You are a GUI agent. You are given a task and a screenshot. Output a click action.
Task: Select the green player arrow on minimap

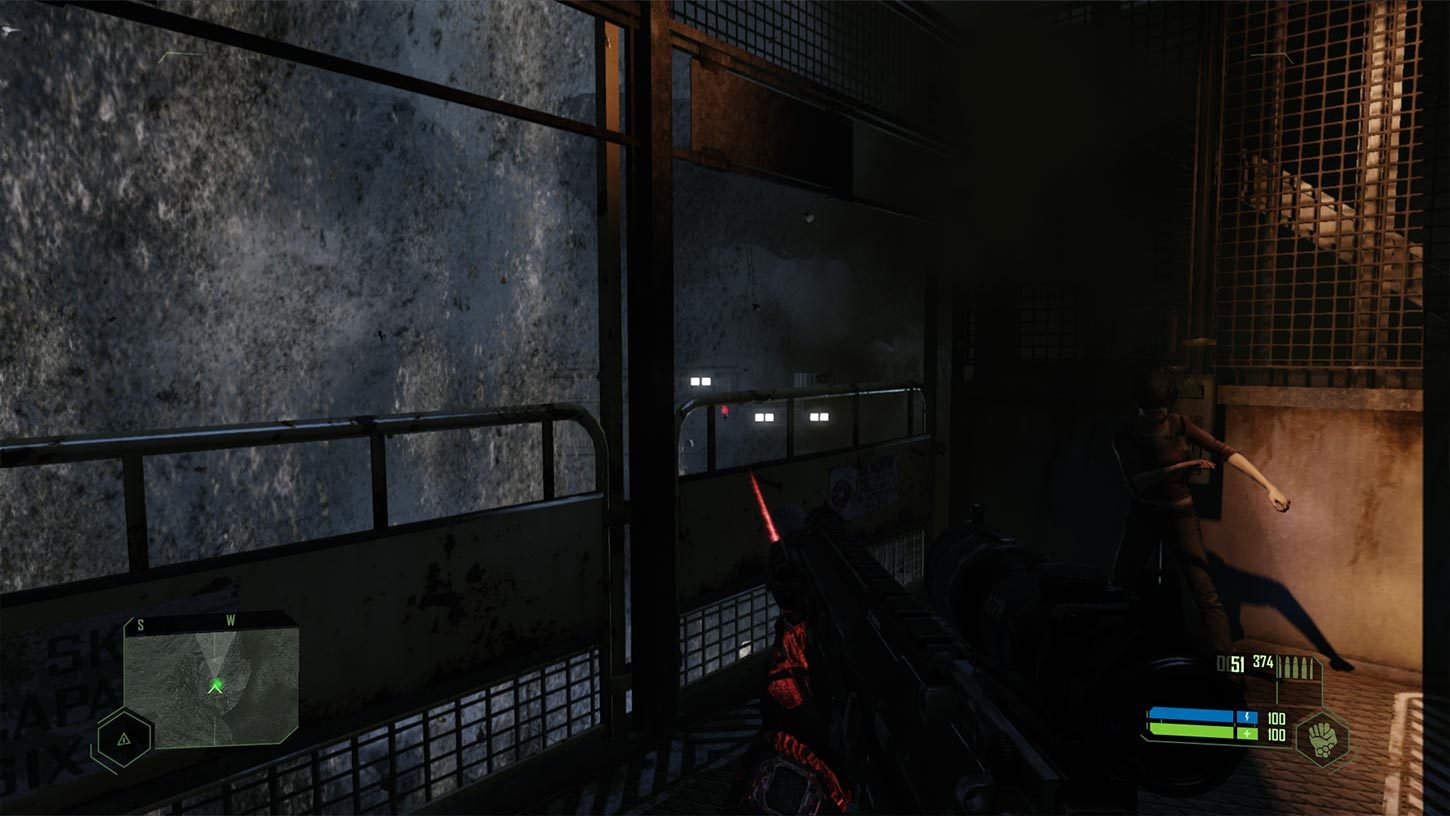[x=215, y=687]
